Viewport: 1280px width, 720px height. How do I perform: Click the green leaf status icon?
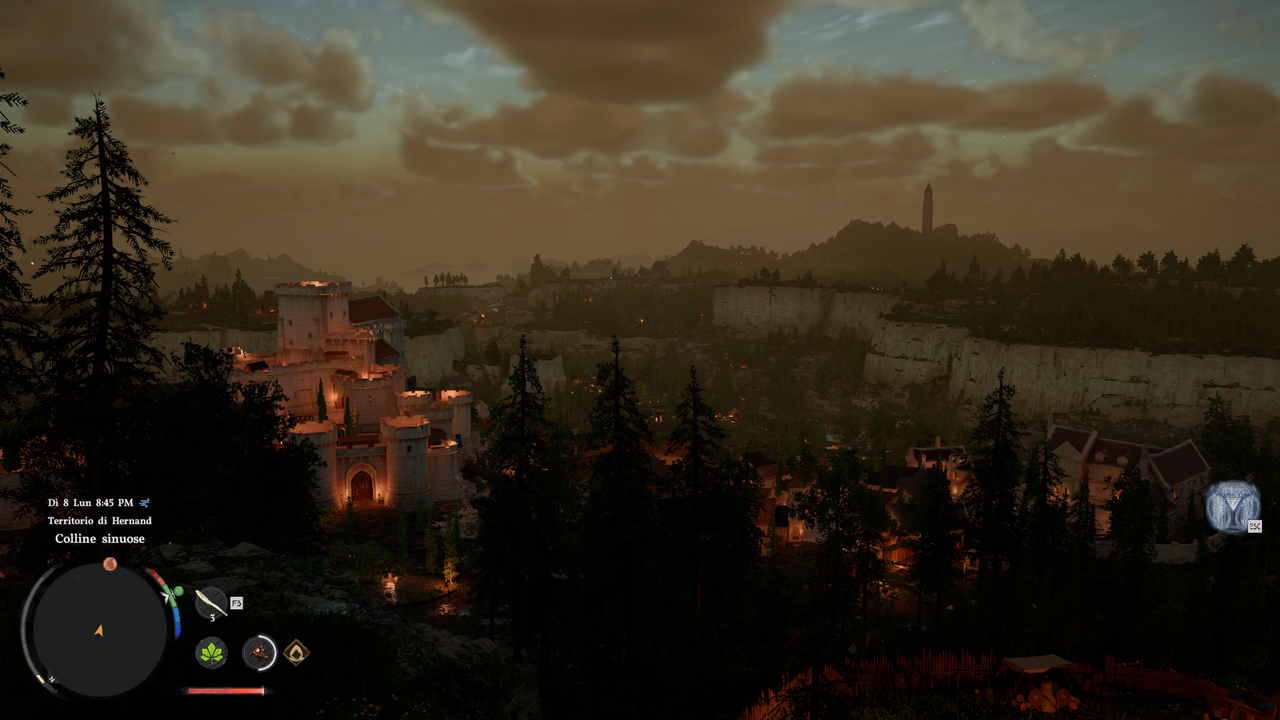[211, 653]
